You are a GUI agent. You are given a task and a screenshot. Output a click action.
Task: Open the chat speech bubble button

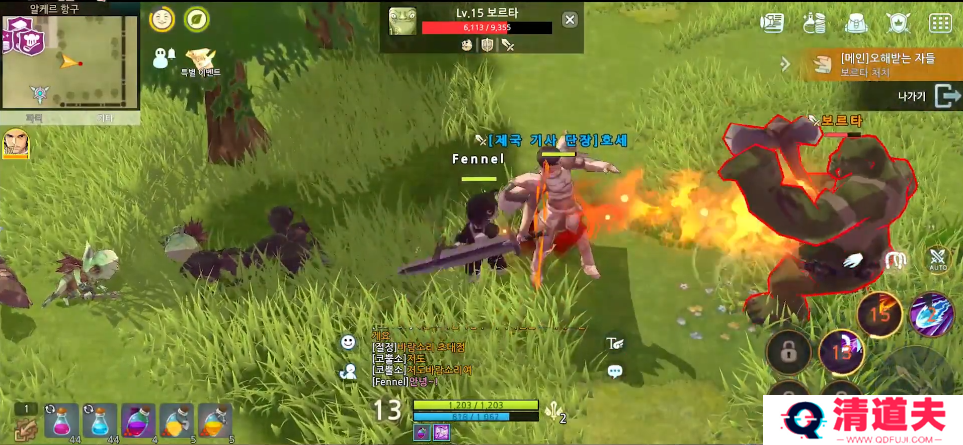click(615, 371)
